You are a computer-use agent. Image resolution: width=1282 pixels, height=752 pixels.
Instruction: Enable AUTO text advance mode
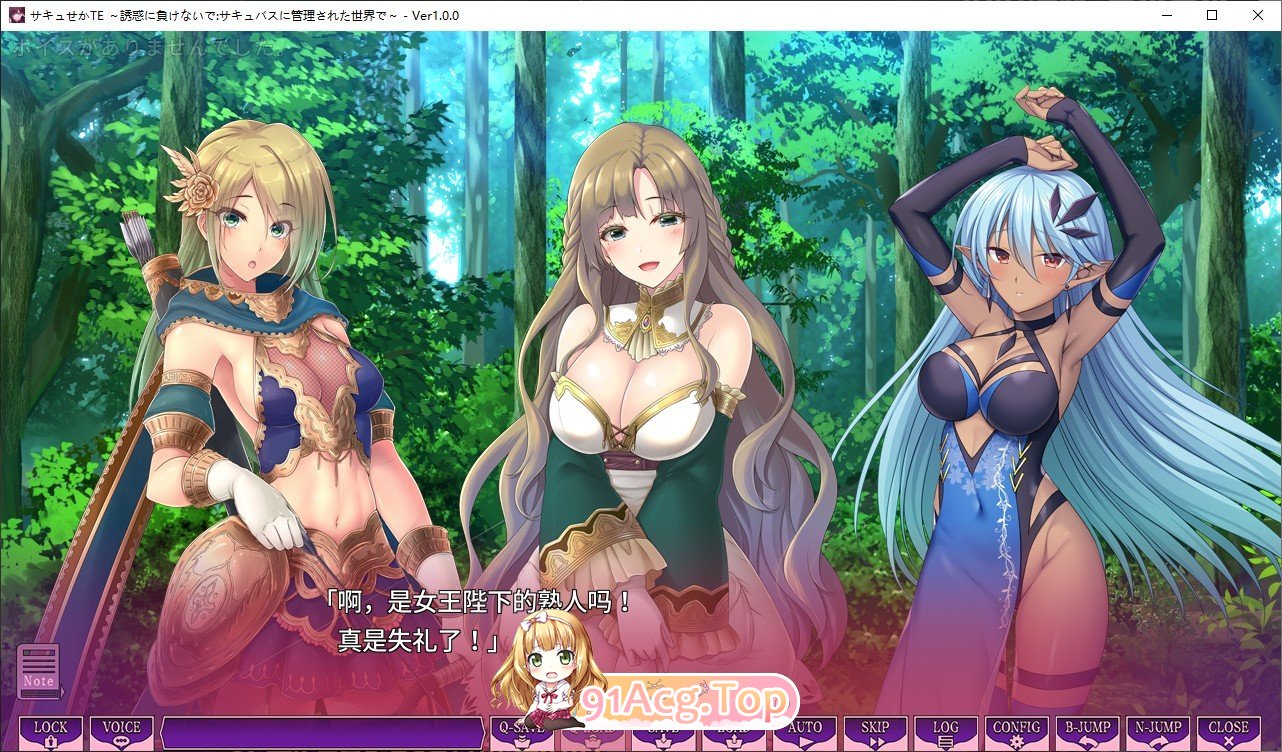coord(803,730)
